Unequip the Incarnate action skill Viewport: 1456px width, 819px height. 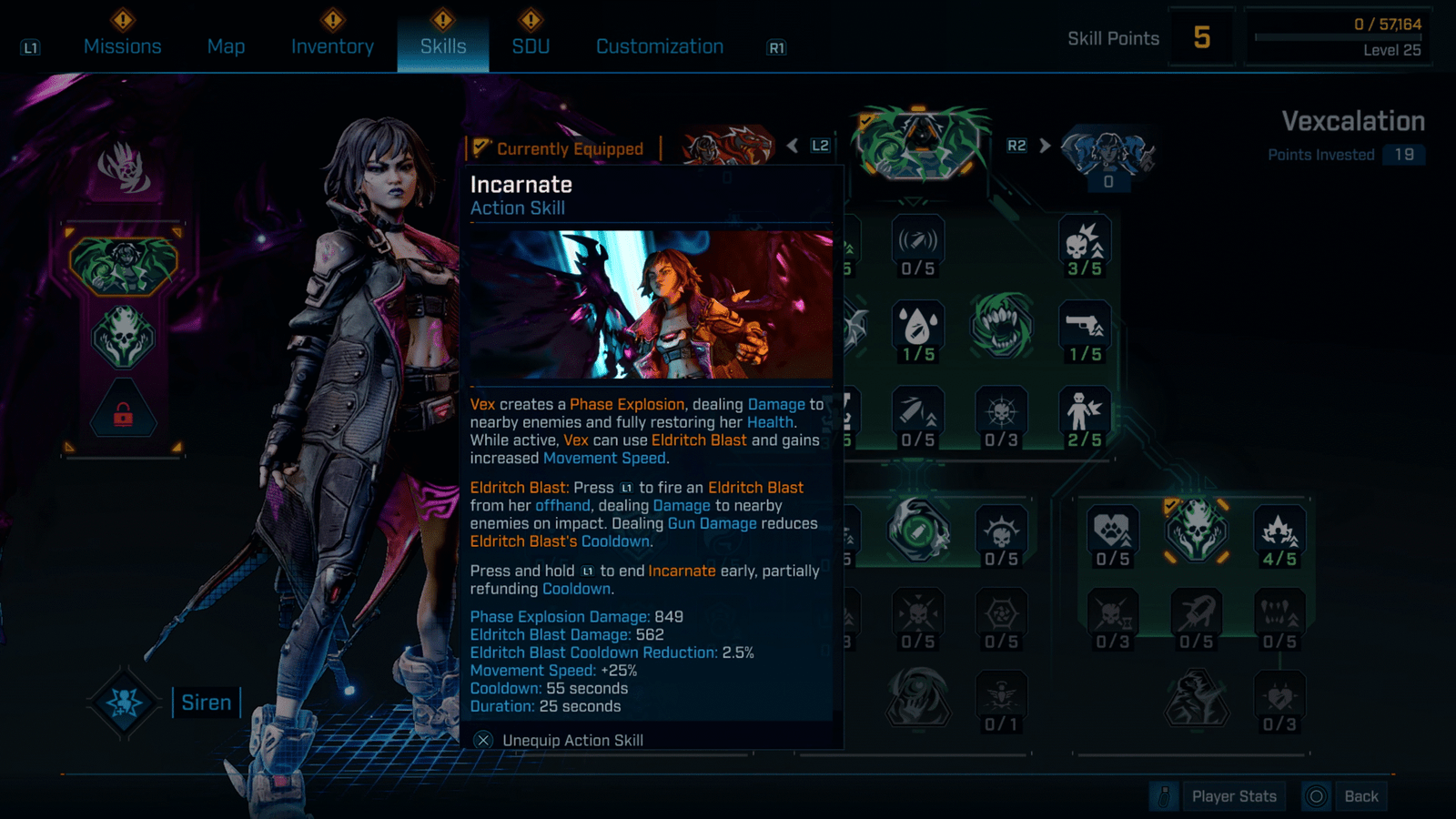click(x=571, y=740)
